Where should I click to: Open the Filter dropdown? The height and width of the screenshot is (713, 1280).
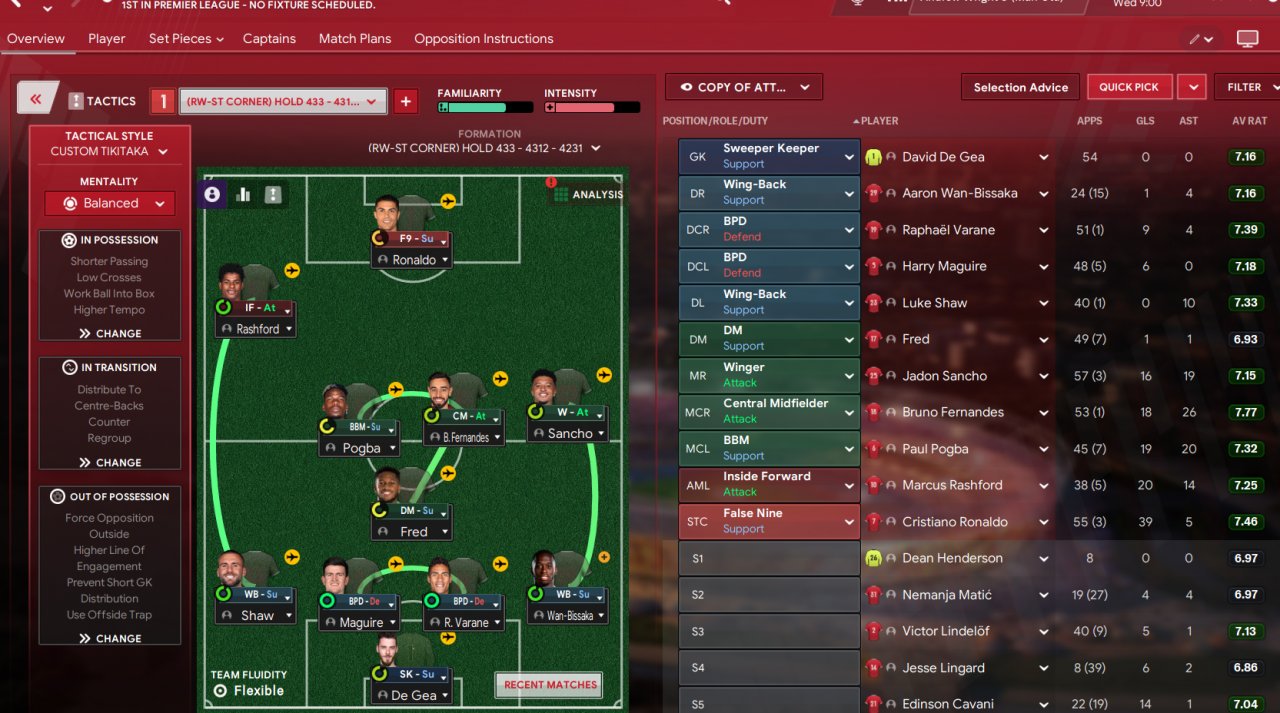[x=1246, y=87]
